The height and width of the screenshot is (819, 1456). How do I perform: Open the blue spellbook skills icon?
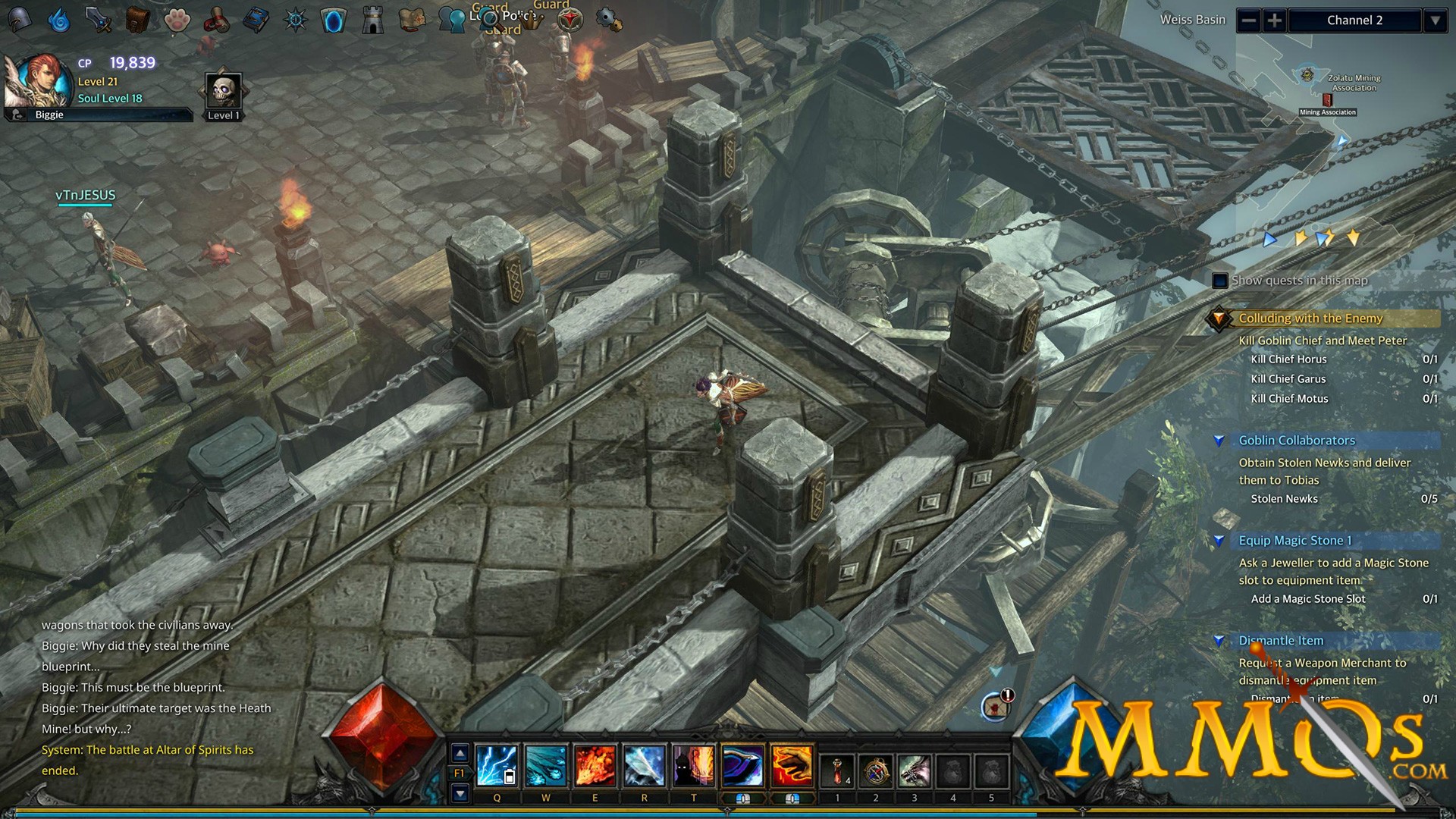(x=256, y=20)
